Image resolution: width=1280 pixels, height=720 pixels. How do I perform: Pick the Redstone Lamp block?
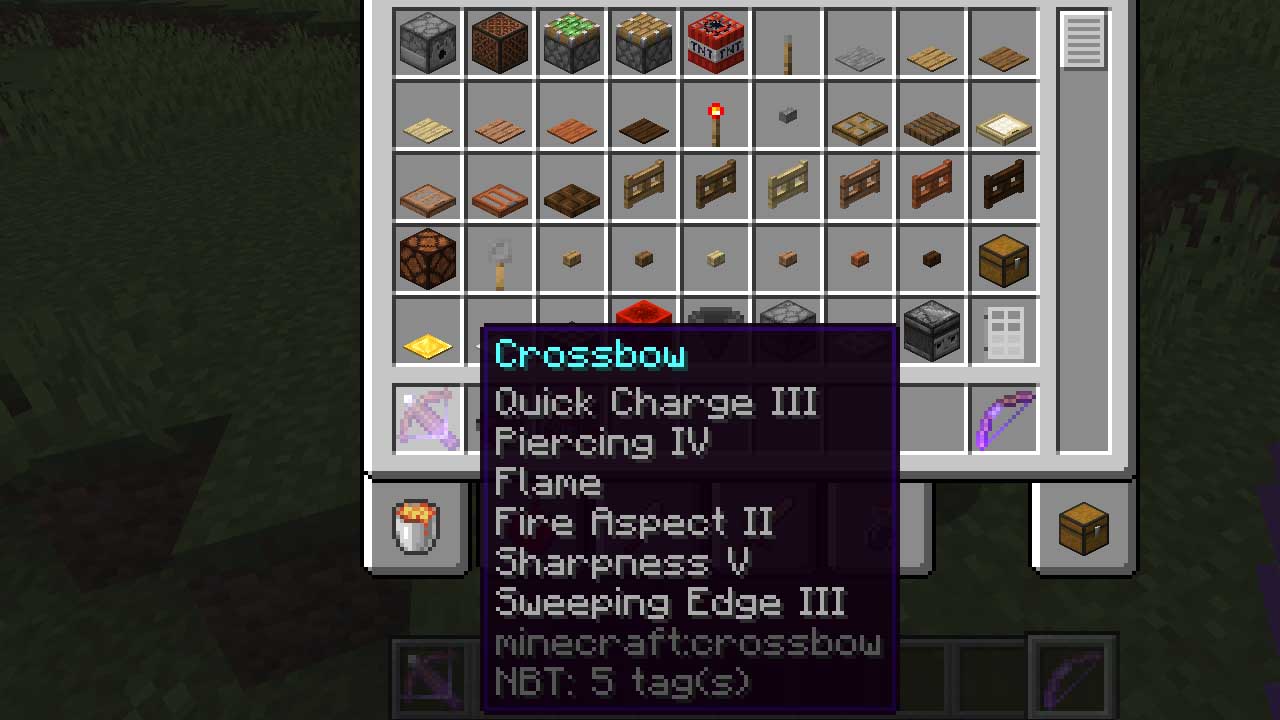click(x=427, y=258)
